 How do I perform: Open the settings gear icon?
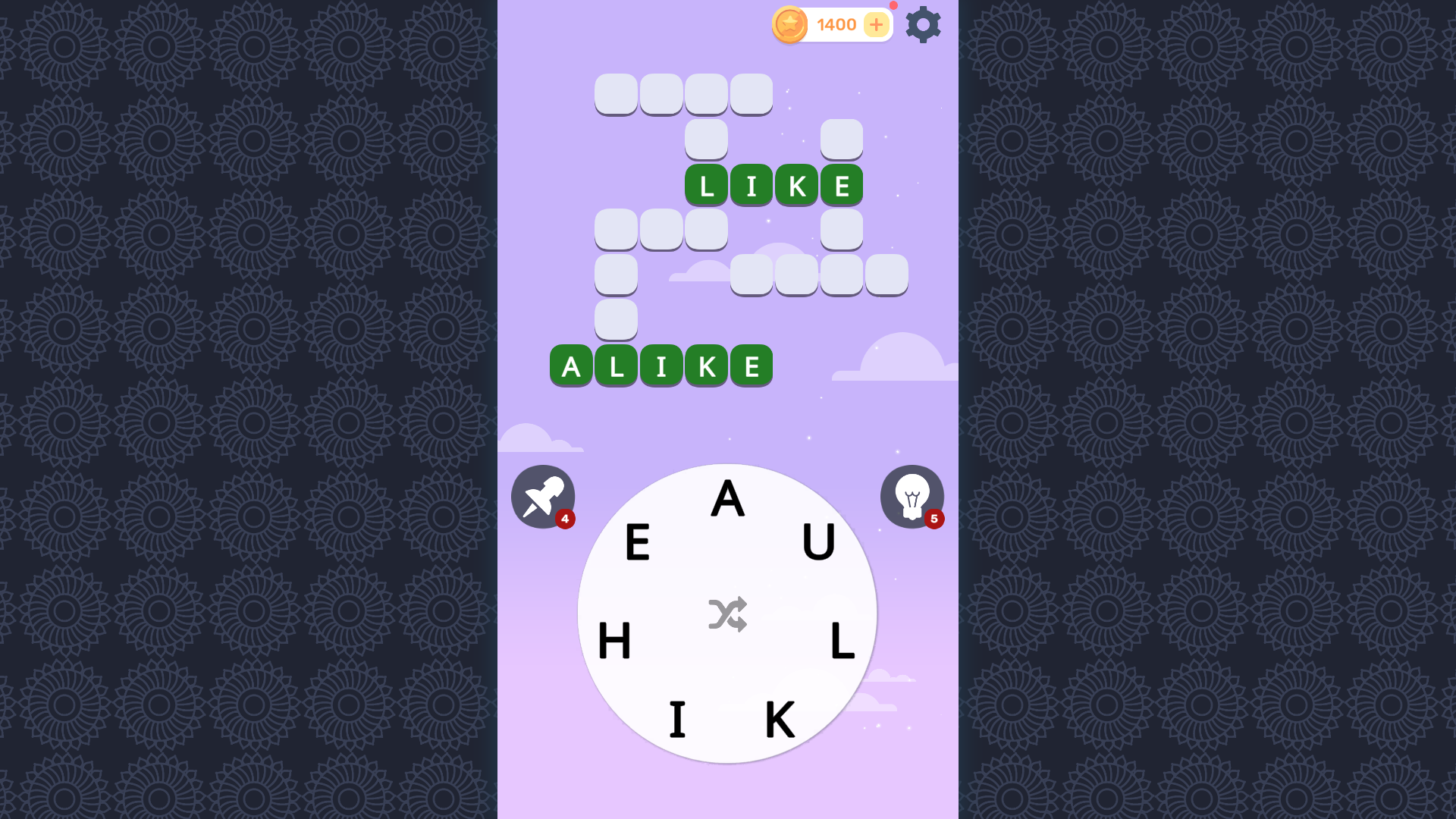click(x=924, y=24)
